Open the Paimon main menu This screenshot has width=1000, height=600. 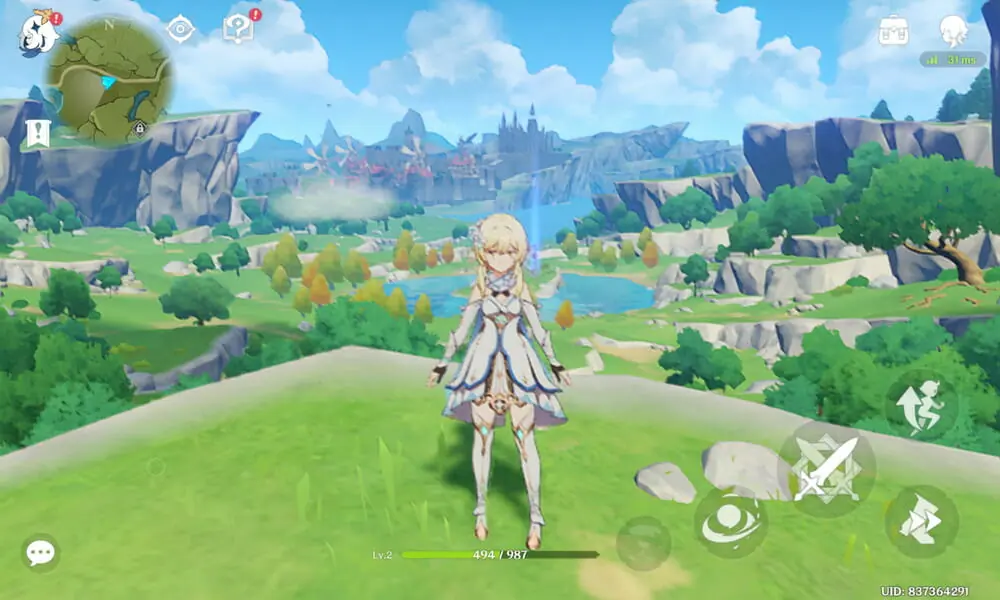pos(38,33)
